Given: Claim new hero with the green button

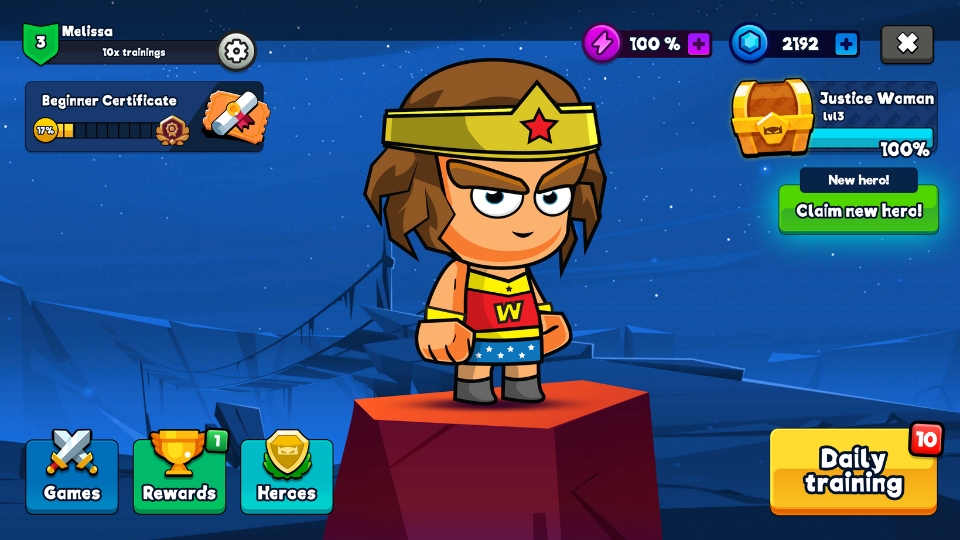Looking at the screenshot, I should click(x=858, y=210).
